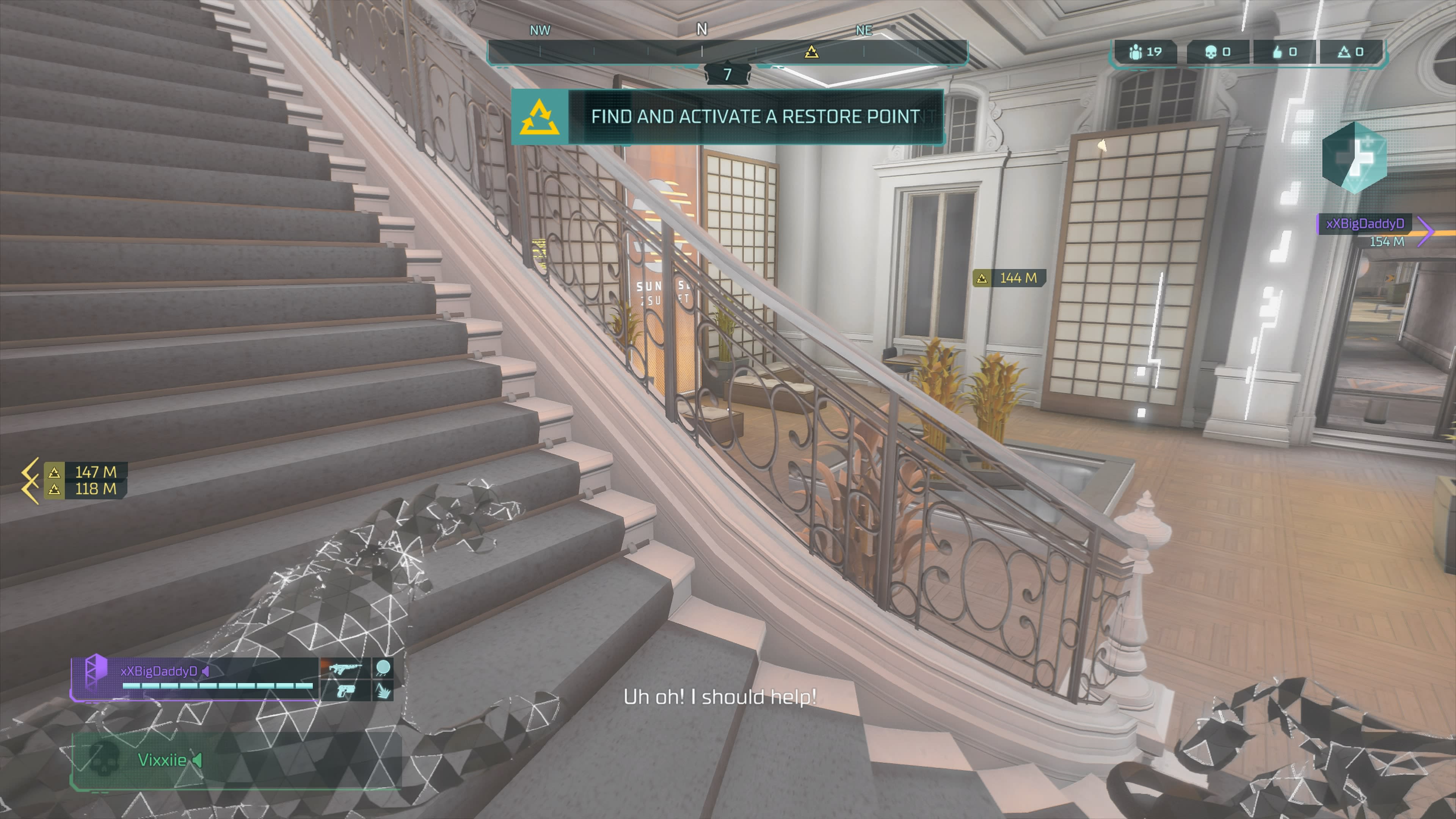This screenshot has width=1456, height=819.
Task: Click the restore points counter in top bar
Action: coord(1350,52)
